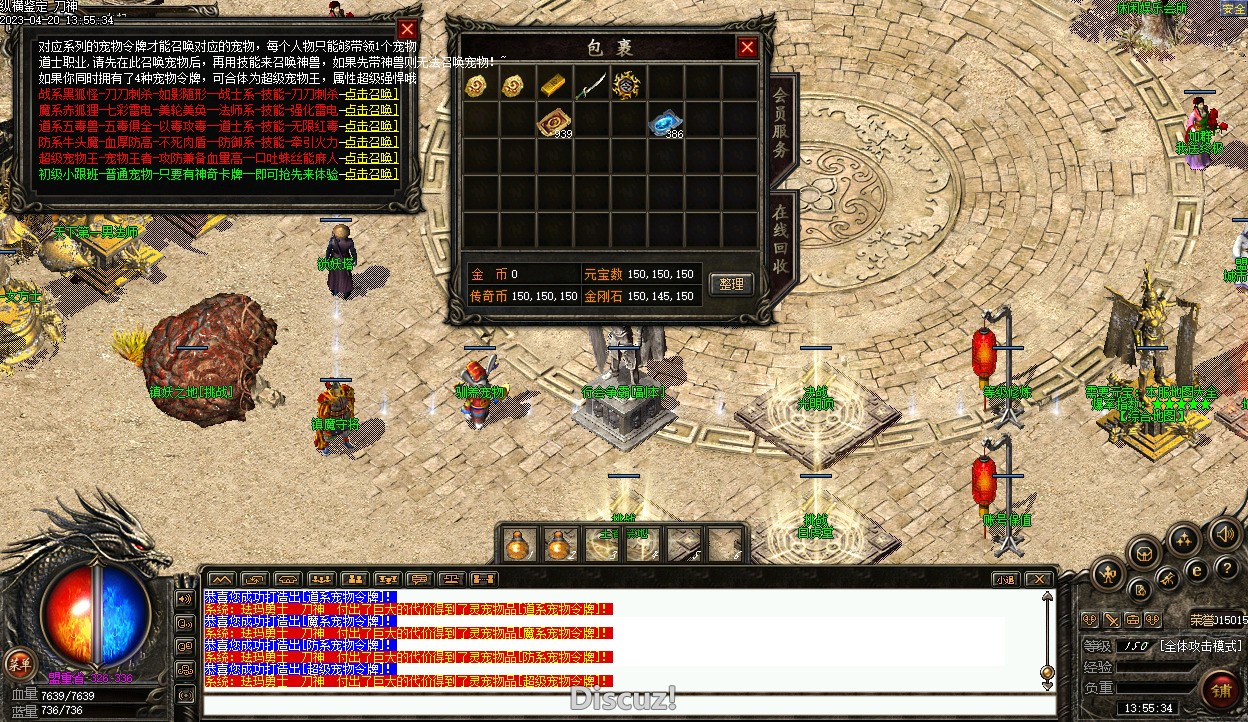Select the sun-shaped pet token item
Image resolution: width=1248 pixels, height=722 pixels.
[627, 86]
